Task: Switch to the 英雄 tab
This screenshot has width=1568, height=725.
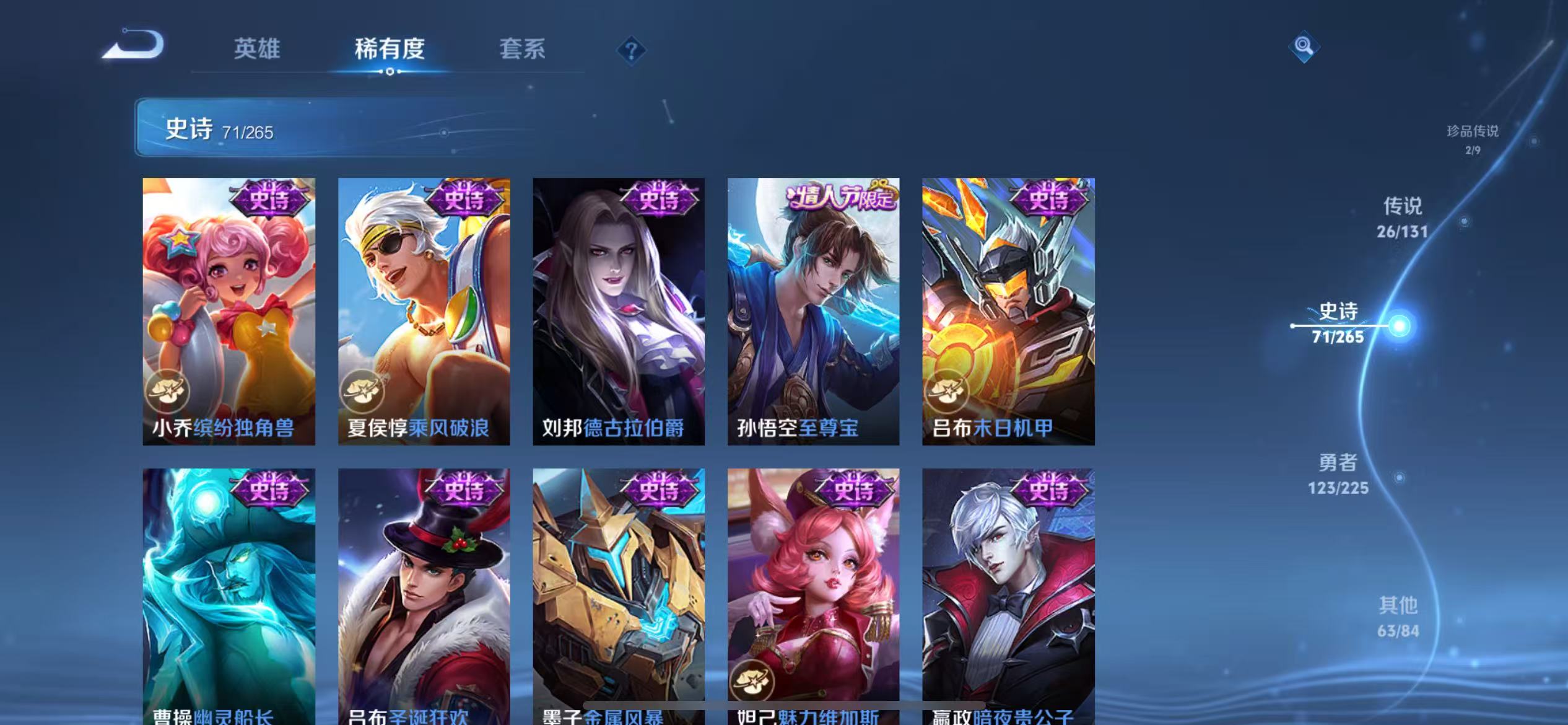Action: [x=258, y=49]
